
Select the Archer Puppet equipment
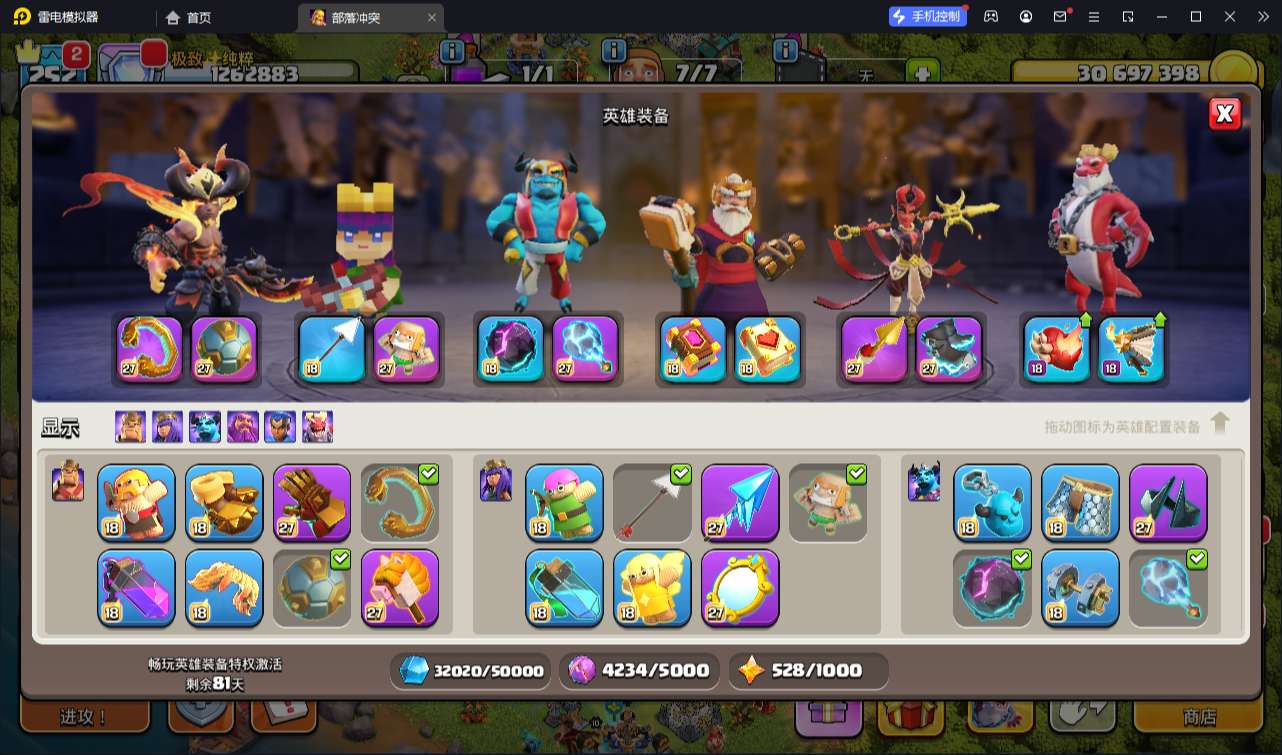(x=564, y=500)
